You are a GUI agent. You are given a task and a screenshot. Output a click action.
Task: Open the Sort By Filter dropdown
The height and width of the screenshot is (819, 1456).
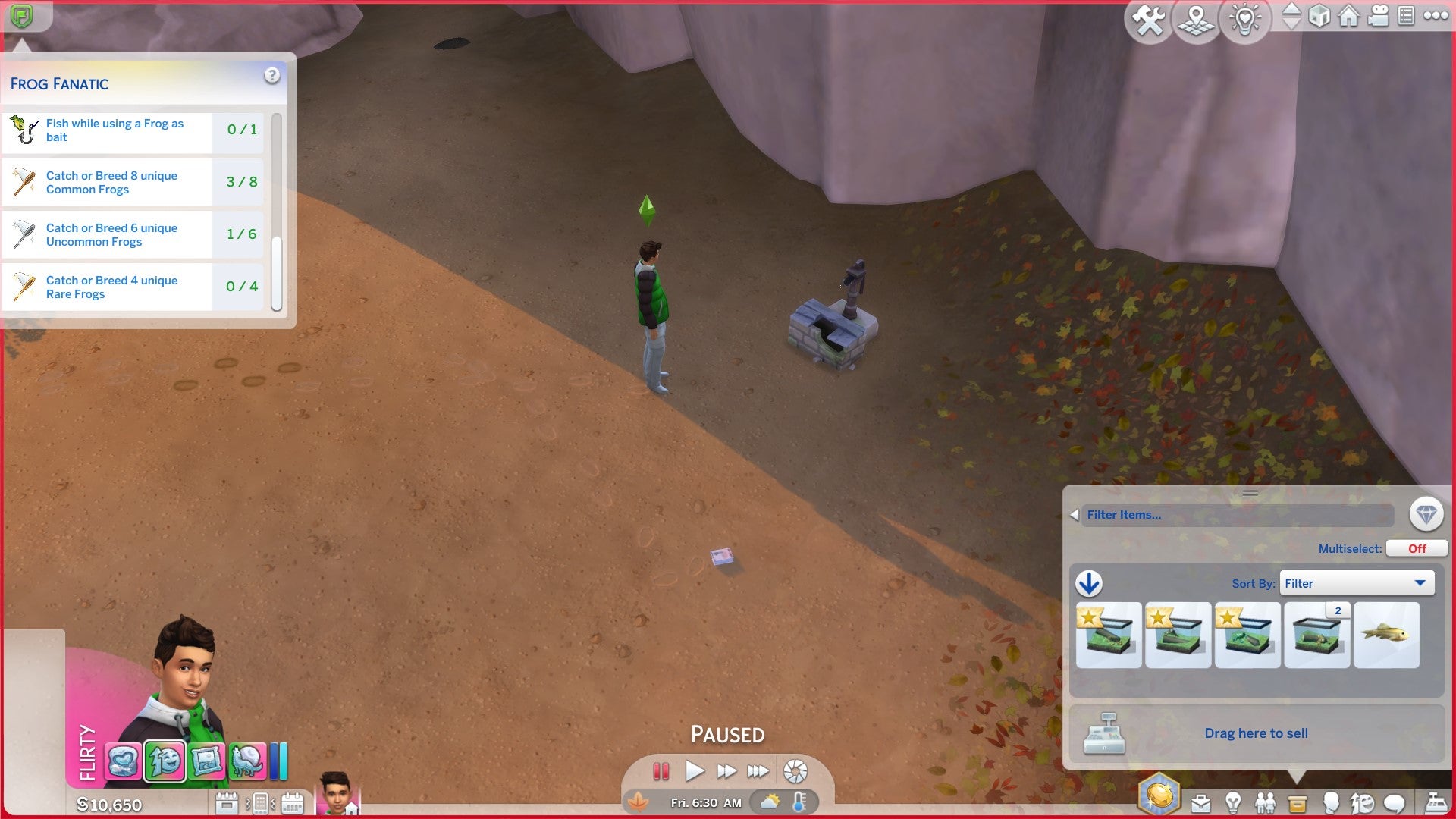click(x=1357, y=583)
